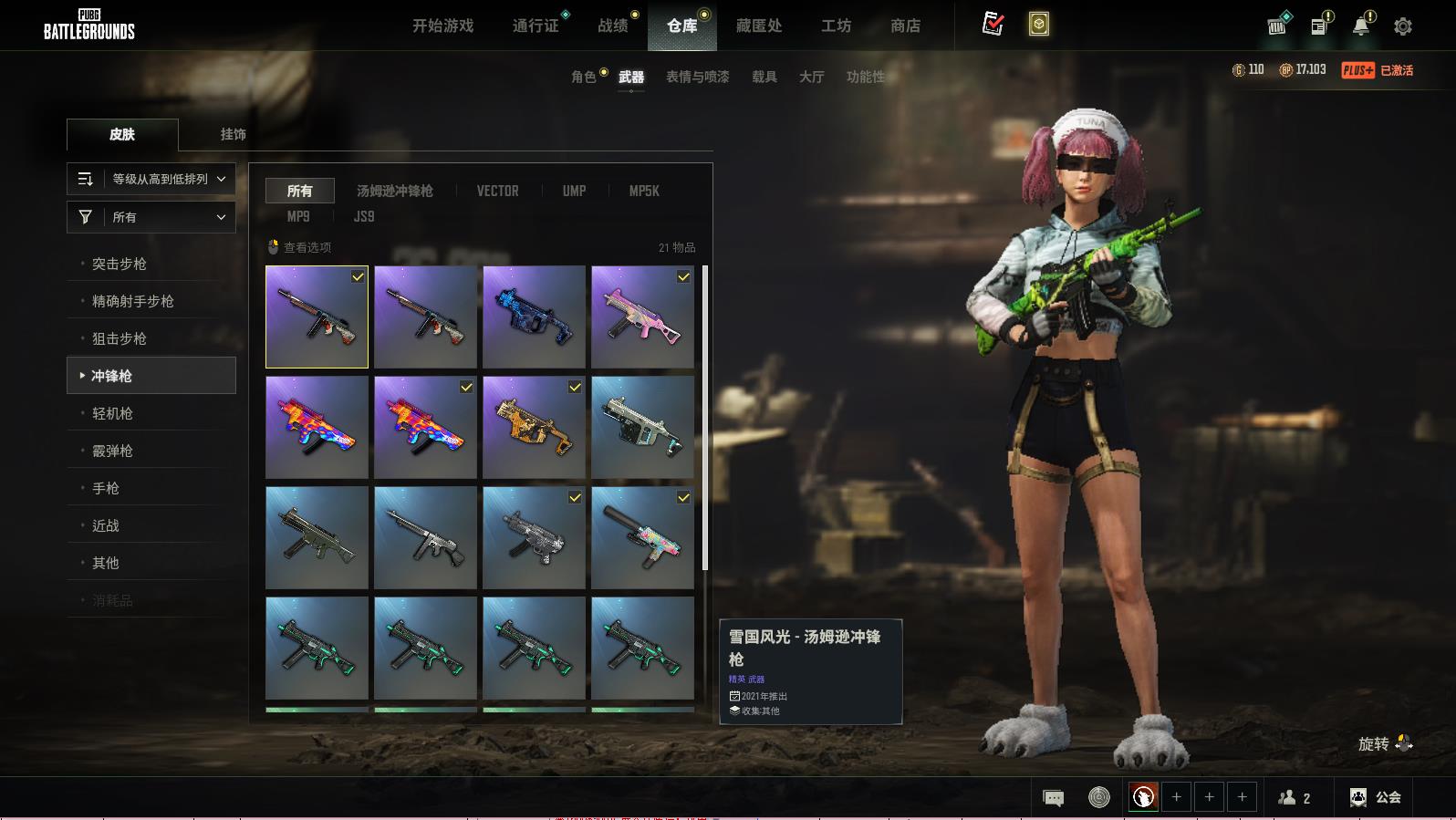
Task: Open the 等级从高到低排列 sort dropdown
Action: [151, 179]
